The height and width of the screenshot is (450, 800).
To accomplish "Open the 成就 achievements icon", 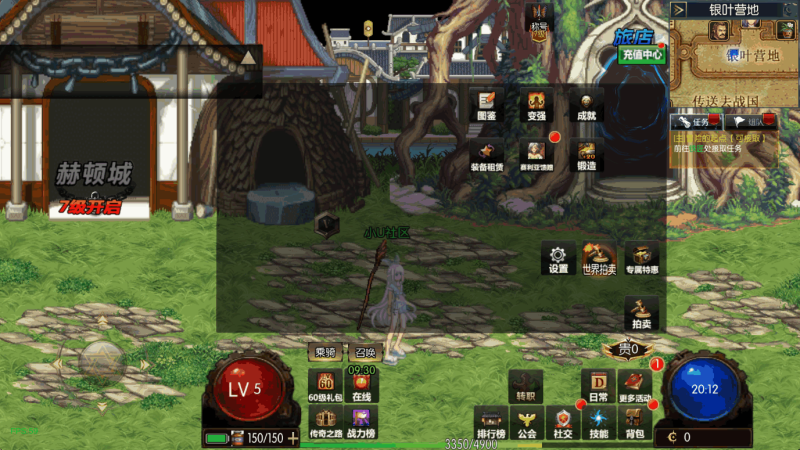I will pos(586,103).
